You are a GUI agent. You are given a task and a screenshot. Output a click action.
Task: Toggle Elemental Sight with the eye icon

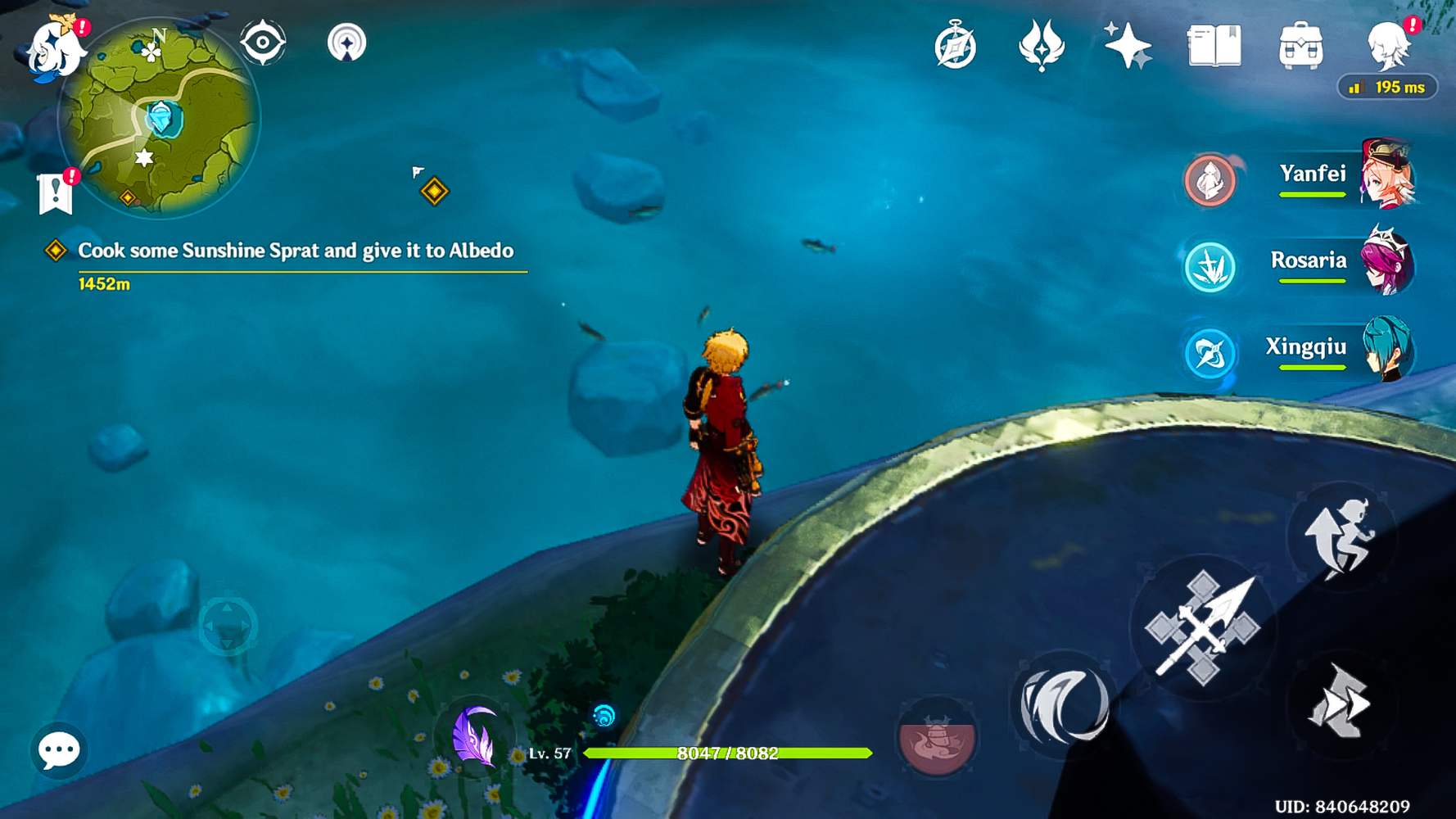262,43
